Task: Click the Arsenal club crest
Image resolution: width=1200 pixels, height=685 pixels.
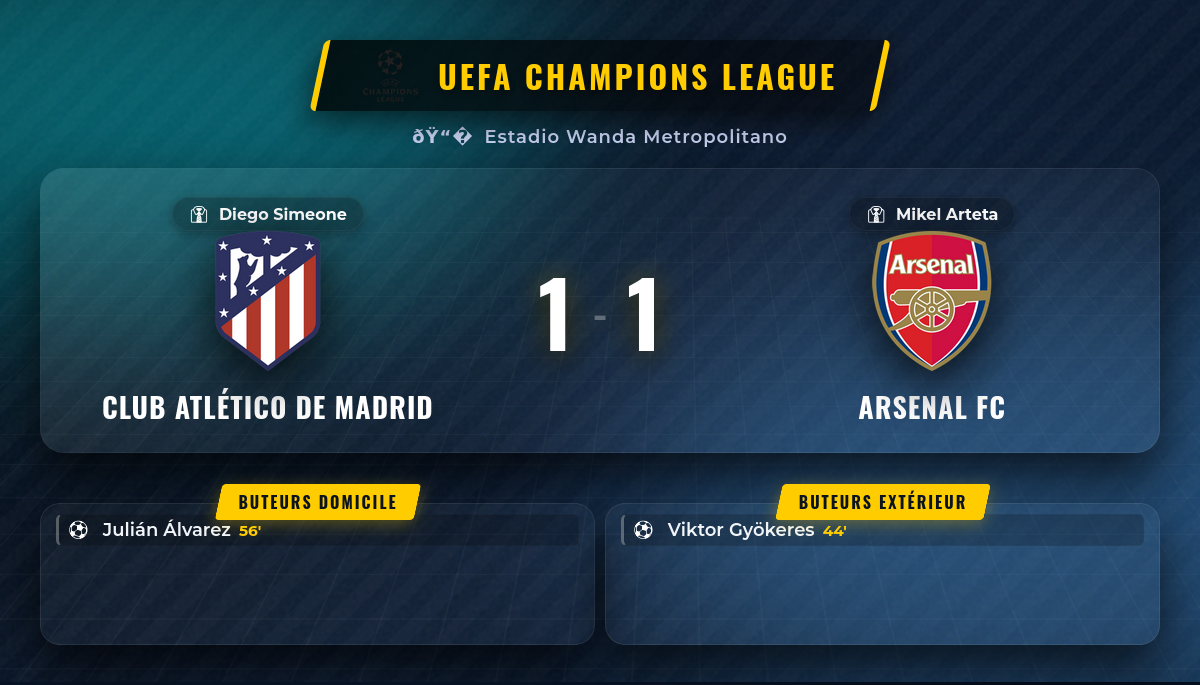Action: click(931, 299)
